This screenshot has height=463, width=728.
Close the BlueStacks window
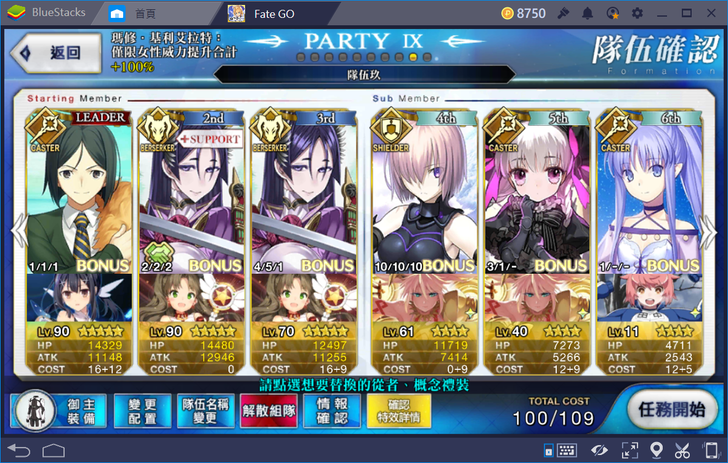(713, 13)
